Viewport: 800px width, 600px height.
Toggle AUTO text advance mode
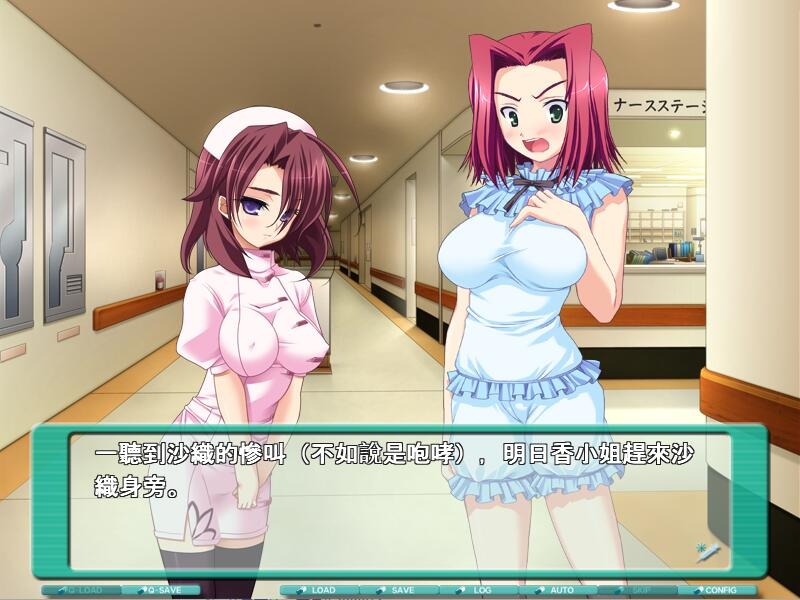click(x=558, y=590)
